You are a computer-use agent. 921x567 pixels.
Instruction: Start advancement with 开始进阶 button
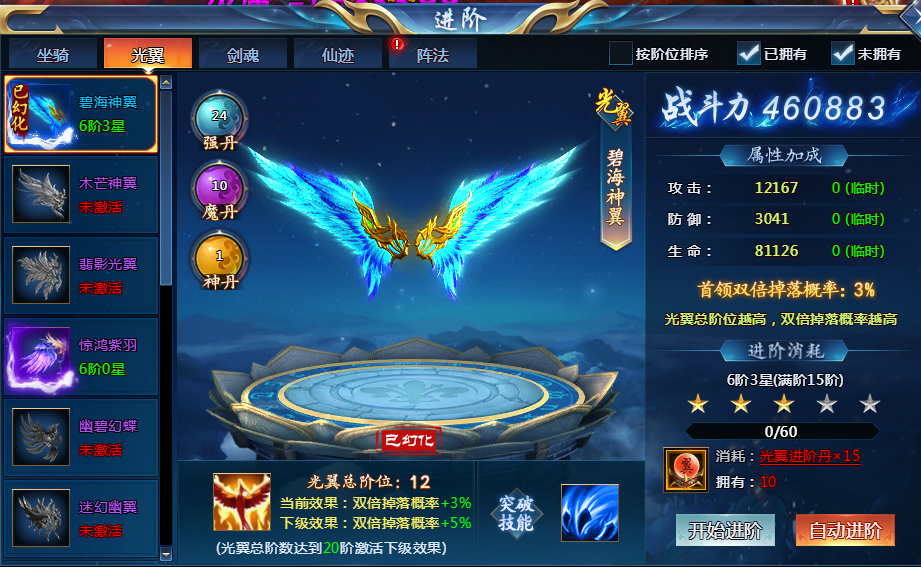point(725,530)
